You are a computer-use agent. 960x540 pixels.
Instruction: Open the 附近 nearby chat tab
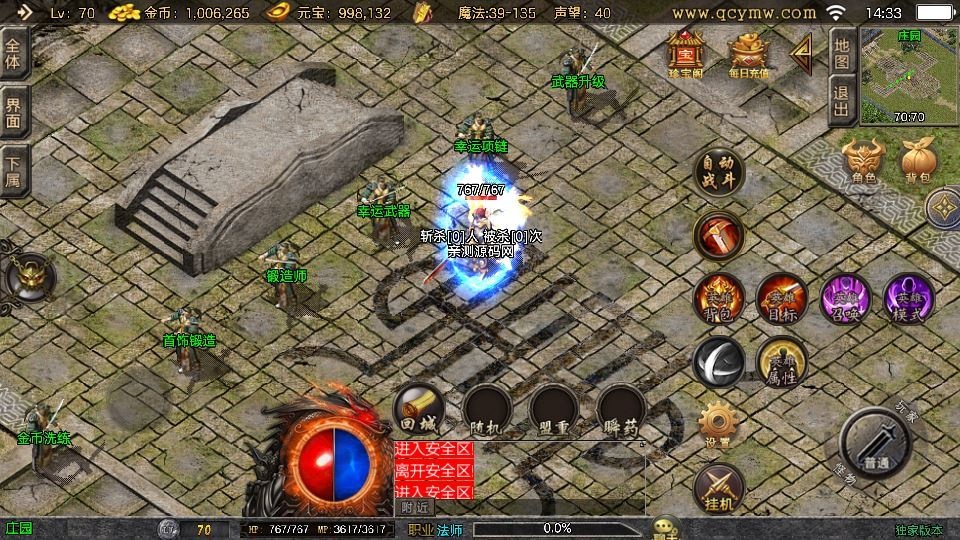click(x=417, y=507)
